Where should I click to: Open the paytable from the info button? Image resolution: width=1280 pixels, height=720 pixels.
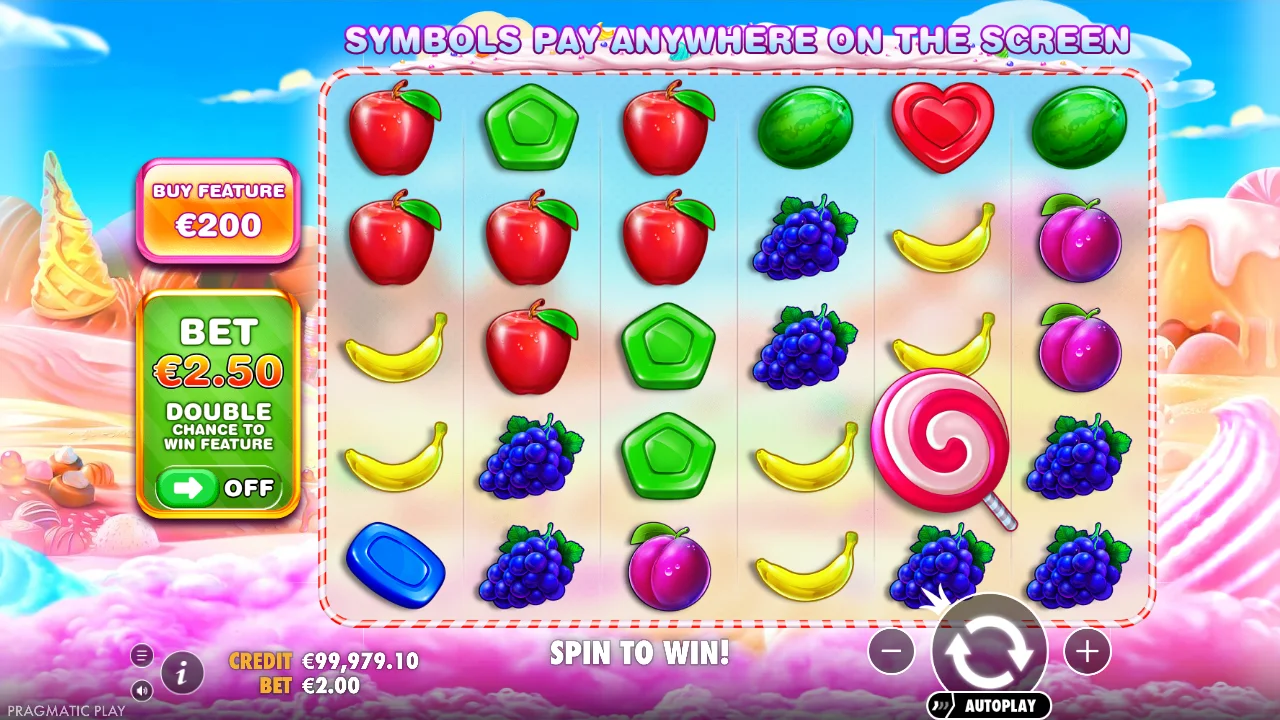[181, 673]
